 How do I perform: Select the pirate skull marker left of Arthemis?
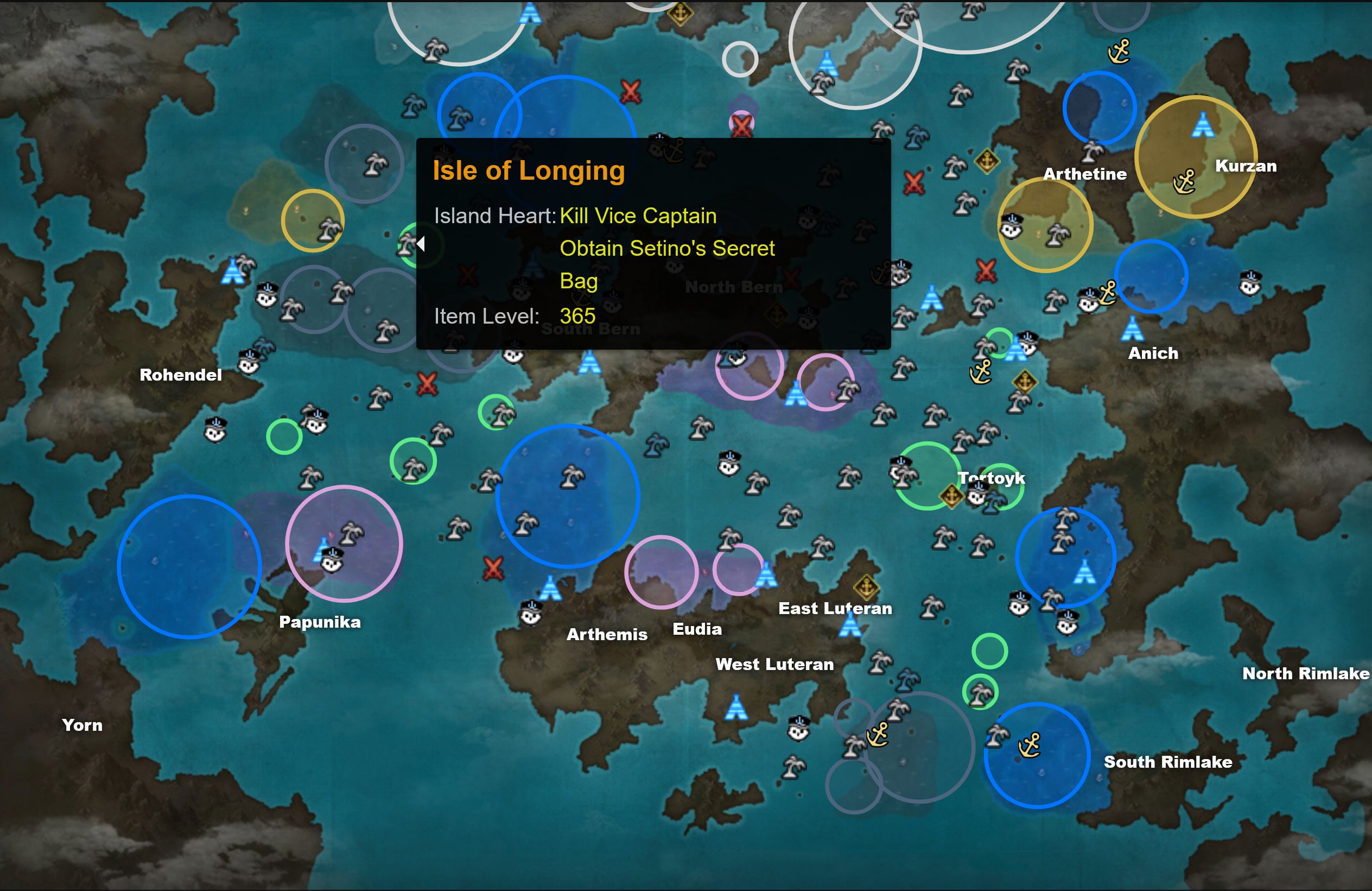point(530,613)
